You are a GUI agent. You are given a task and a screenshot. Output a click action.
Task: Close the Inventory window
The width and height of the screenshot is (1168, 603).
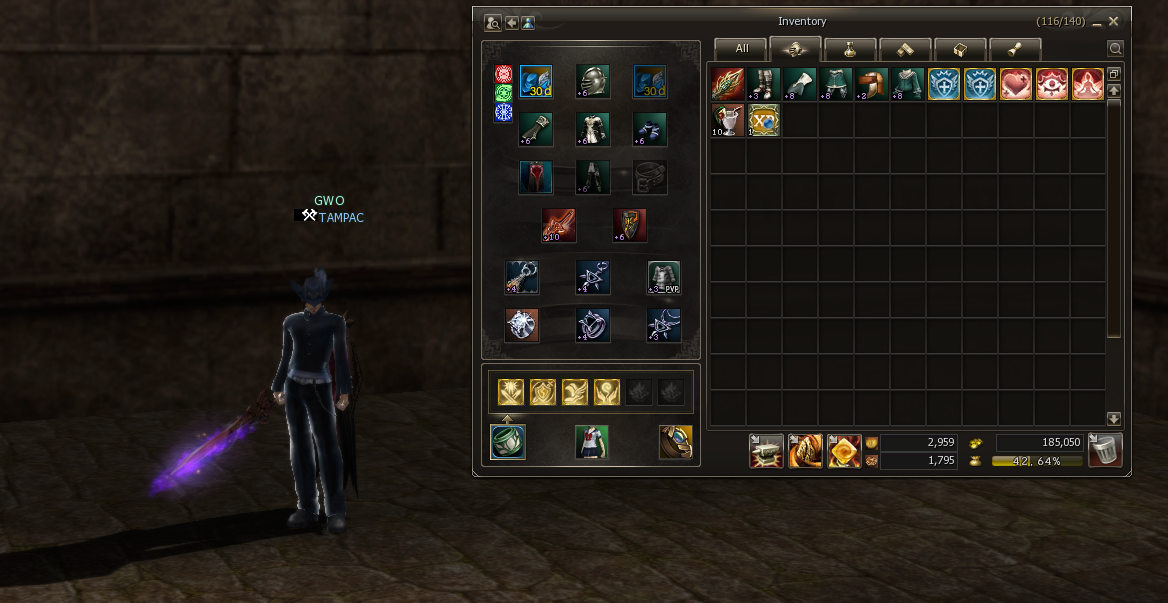(1114, 21)
